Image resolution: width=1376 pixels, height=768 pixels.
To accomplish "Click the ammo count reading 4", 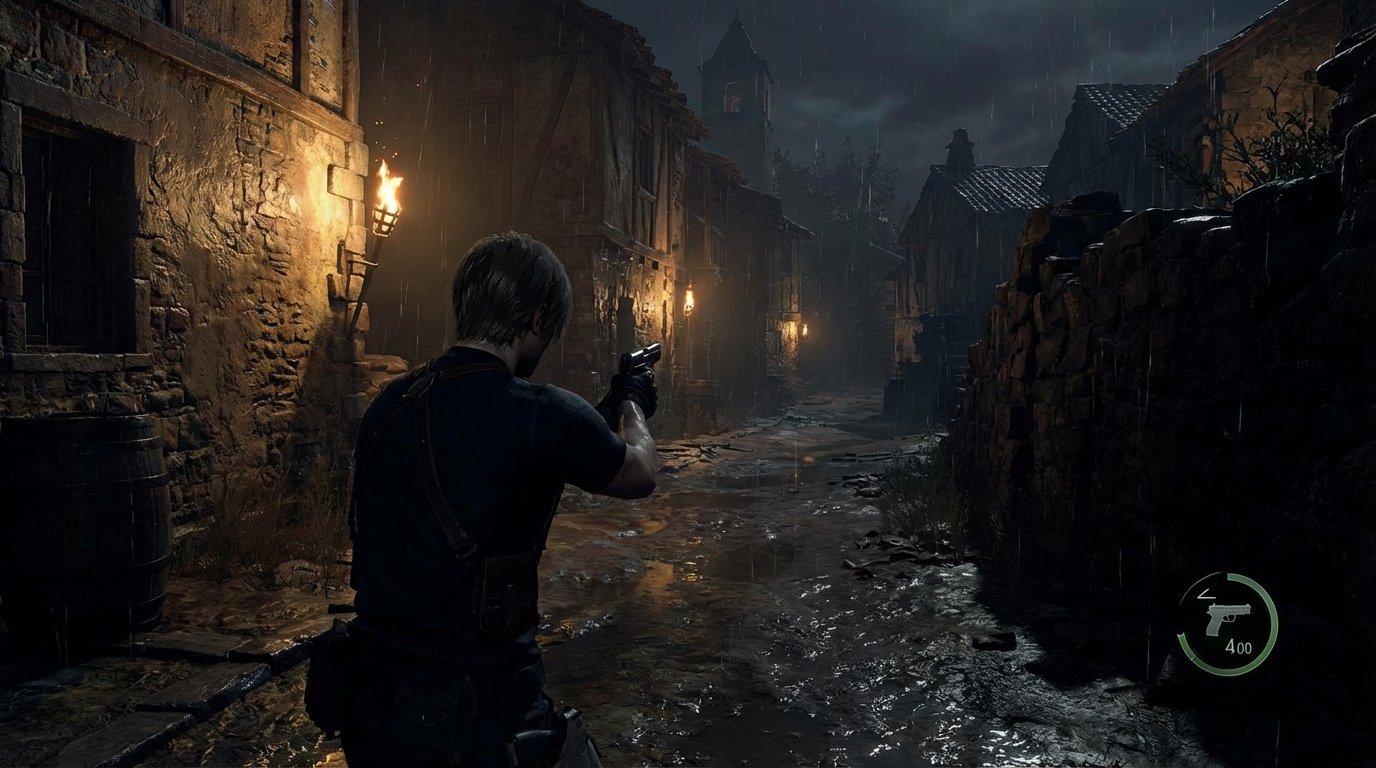I will click(1232, 645).
